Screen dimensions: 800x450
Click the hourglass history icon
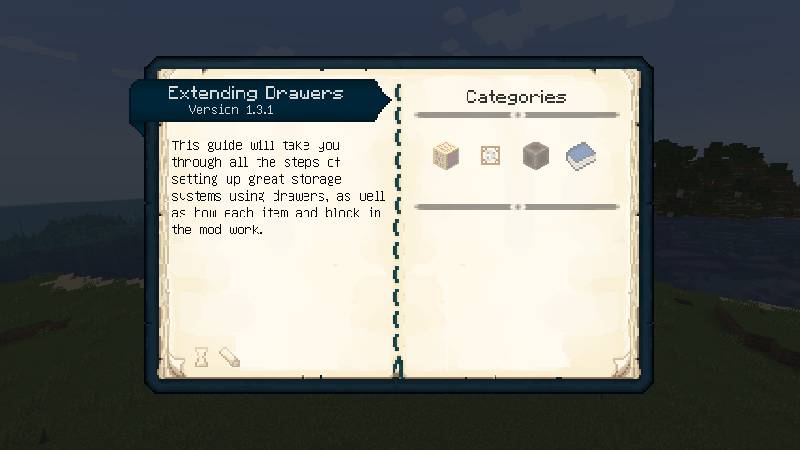[x=201, y=356]
